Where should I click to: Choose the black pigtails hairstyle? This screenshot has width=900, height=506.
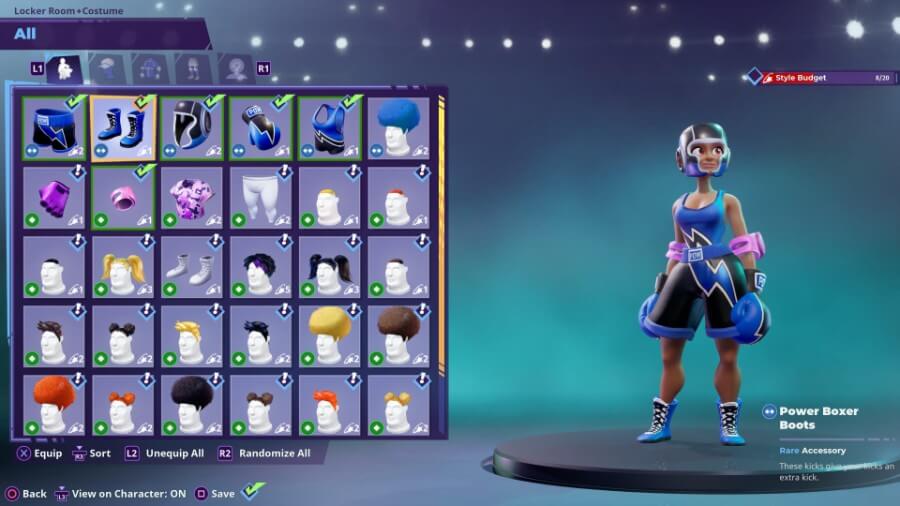[329, 267]
